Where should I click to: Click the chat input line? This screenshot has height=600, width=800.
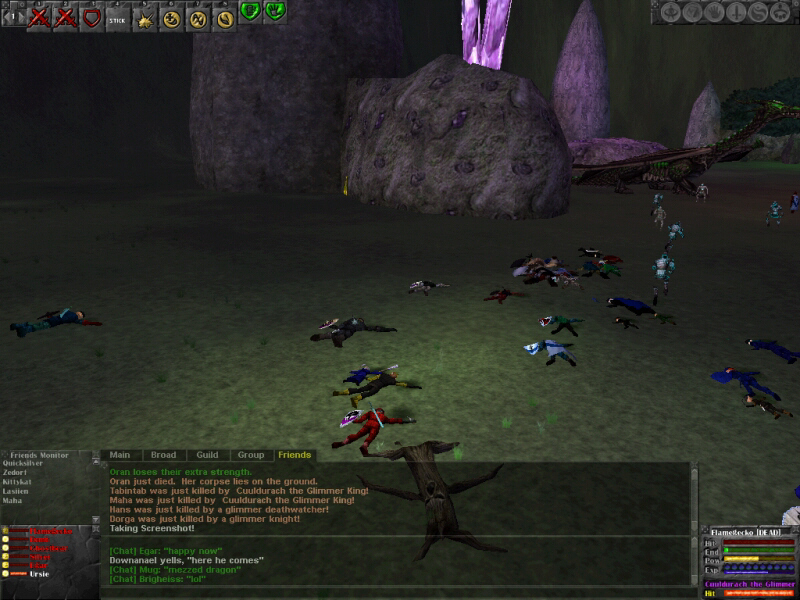pyautogui.click(x=400, y=590)
